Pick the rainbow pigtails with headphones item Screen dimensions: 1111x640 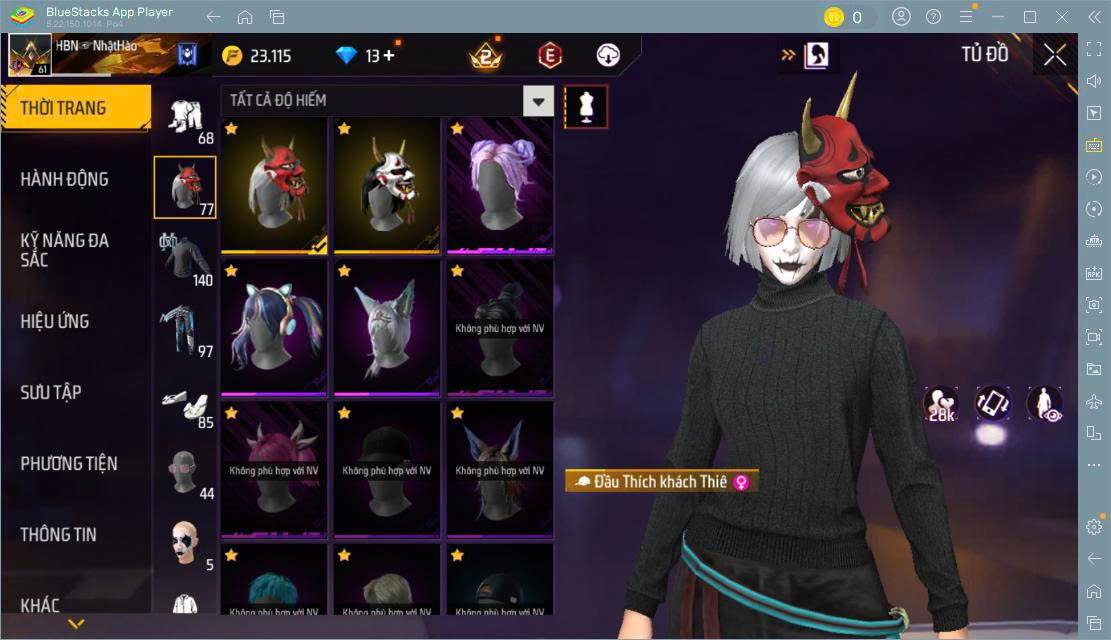point(274,328)
